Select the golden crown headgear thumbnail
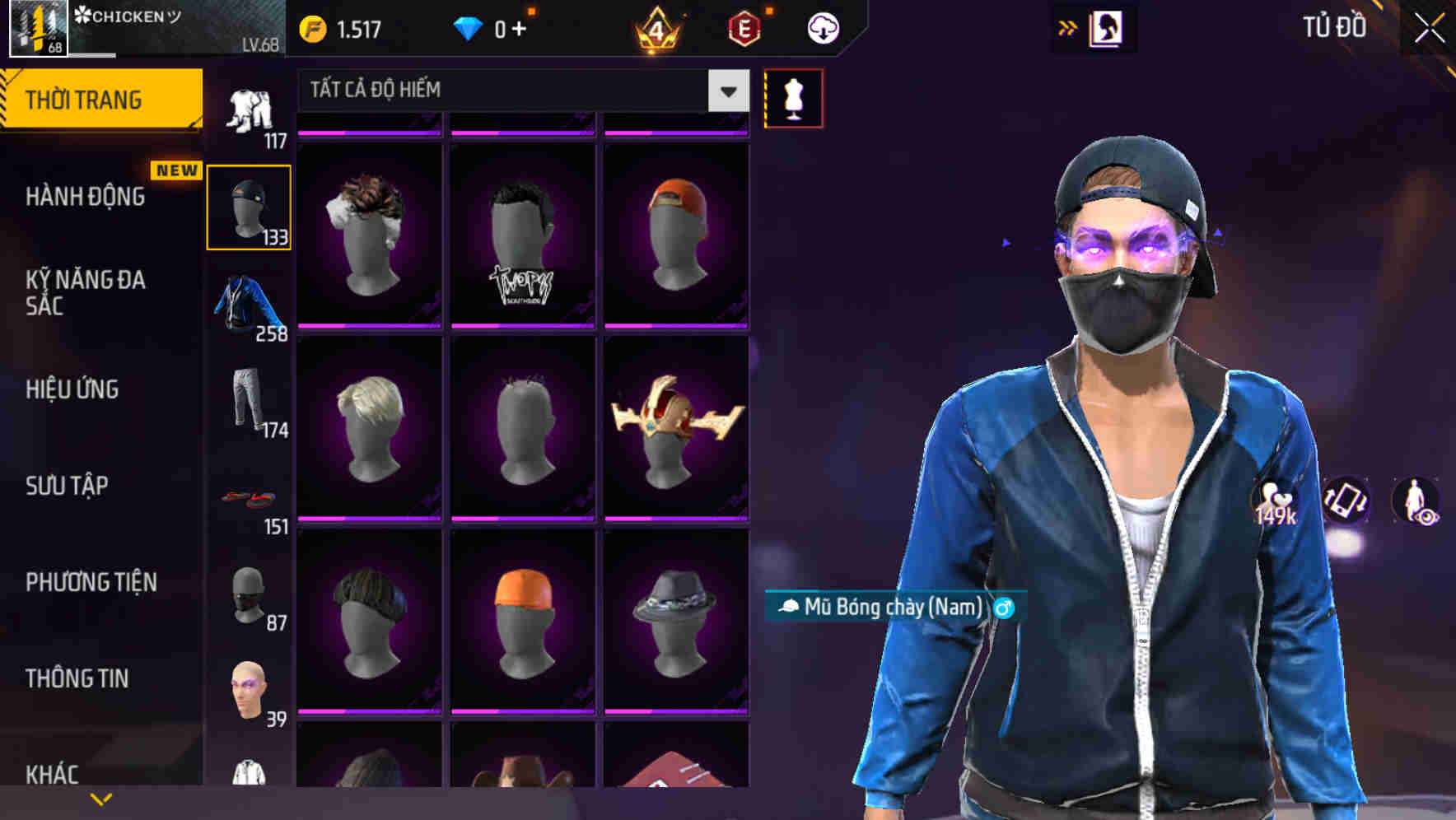Image resolution: width=1456 pixels, height=820 pixels. pyautogui.click(x=677, y=428)
